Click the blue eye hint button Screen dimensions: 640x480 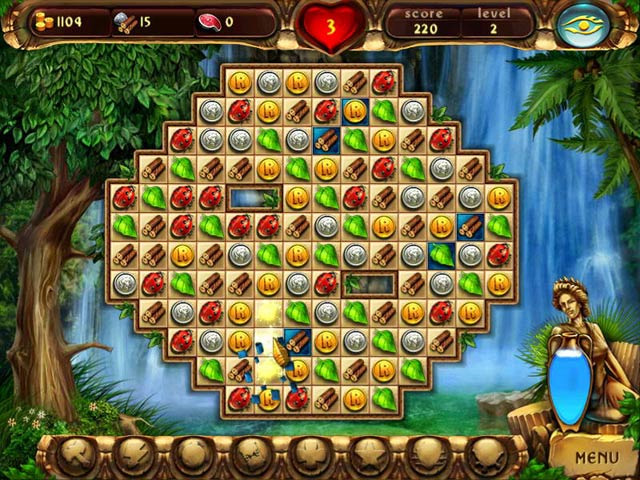pyautogui.click(x=582, y=26)
